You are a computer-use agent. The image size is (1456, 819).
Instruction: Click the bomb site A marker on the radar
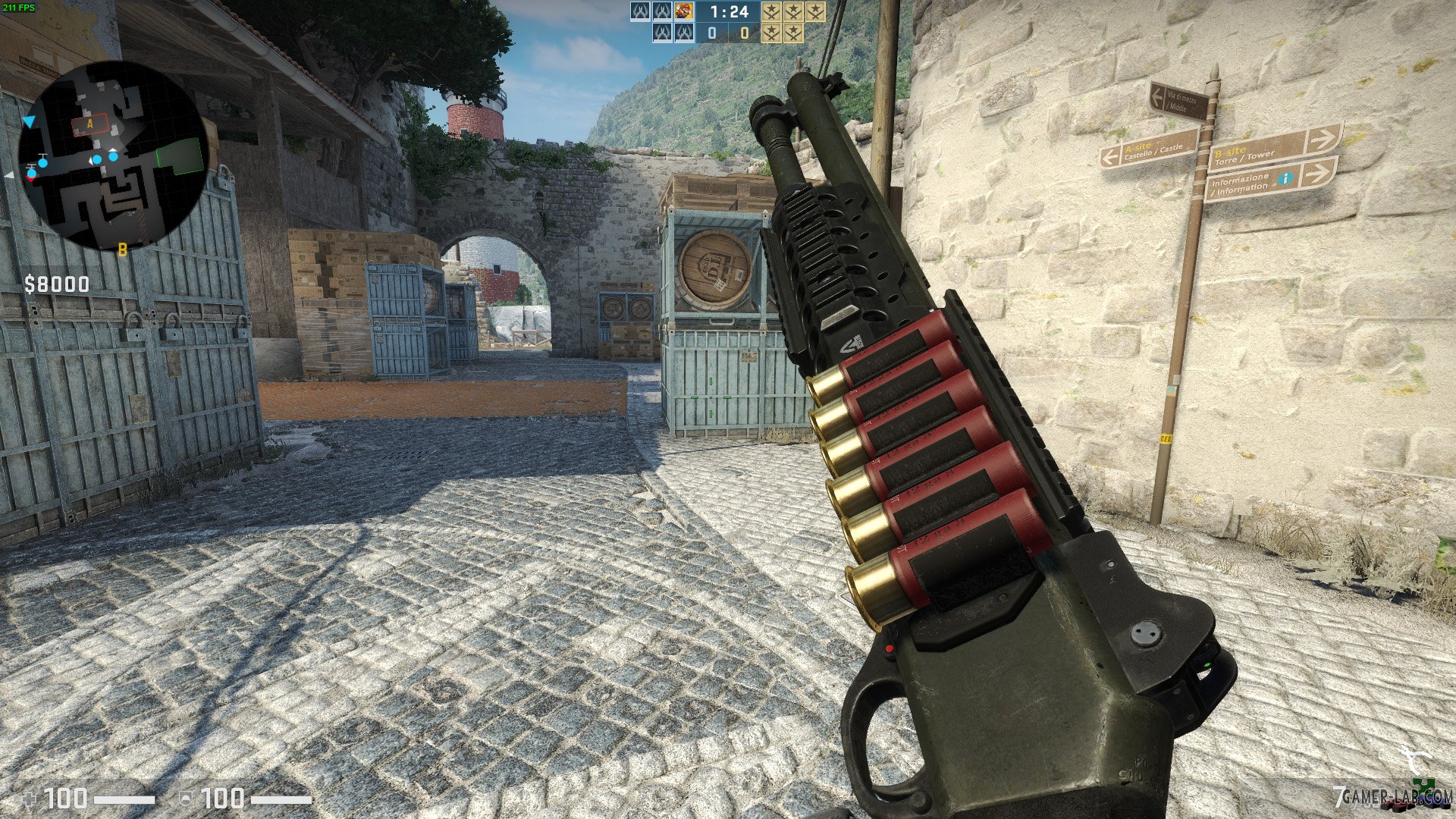[89, 121]
